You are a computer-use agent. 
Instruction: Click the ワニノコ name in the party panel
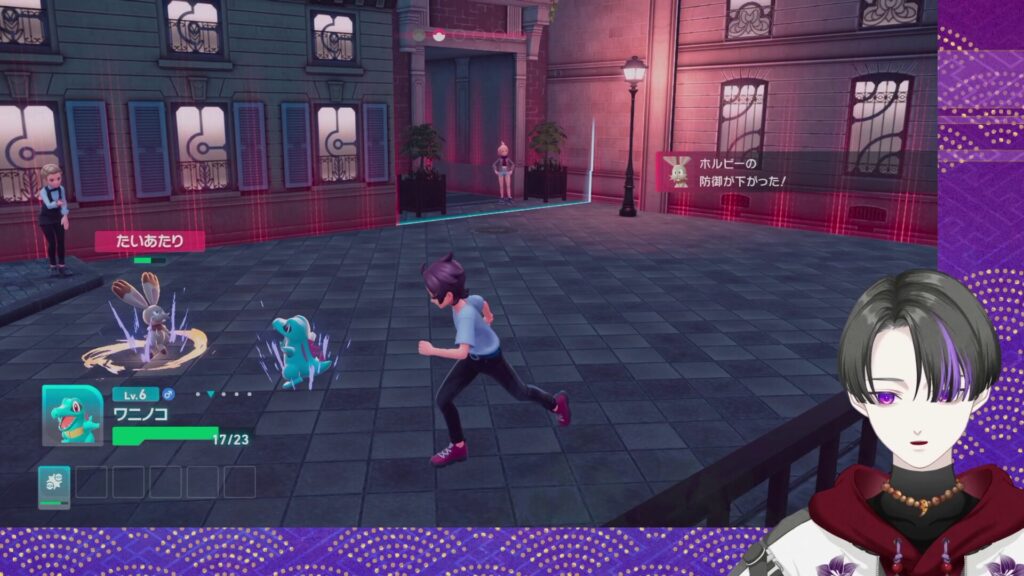(140, 413)
